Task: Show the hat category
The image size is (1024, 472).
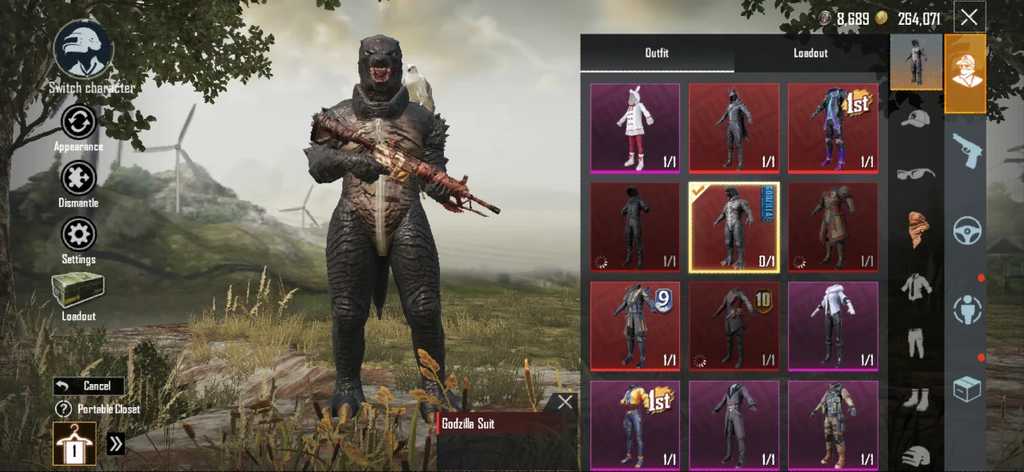Action: [916, 118]
